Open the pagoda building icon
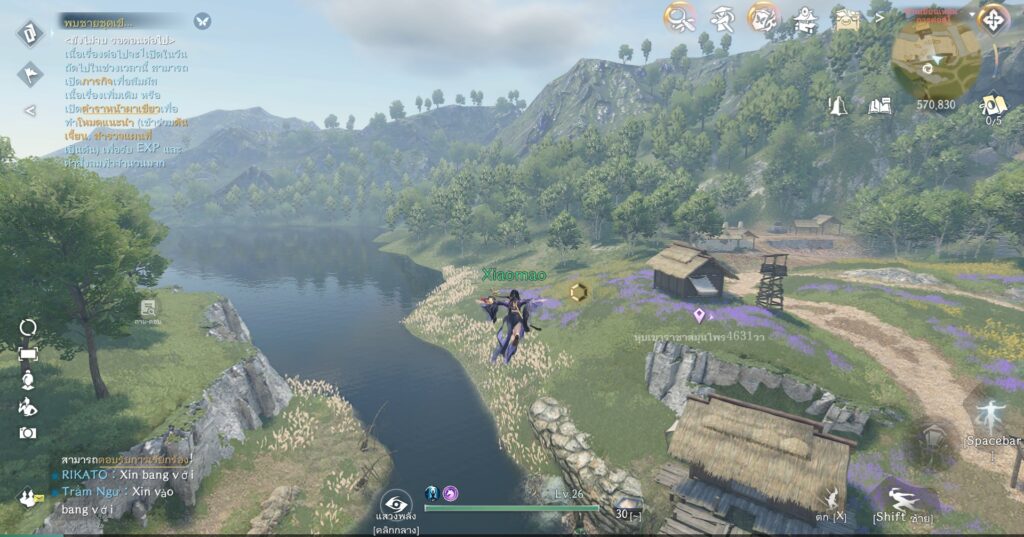Screen dimensions: 1024x537 click(x=805, y=18)
